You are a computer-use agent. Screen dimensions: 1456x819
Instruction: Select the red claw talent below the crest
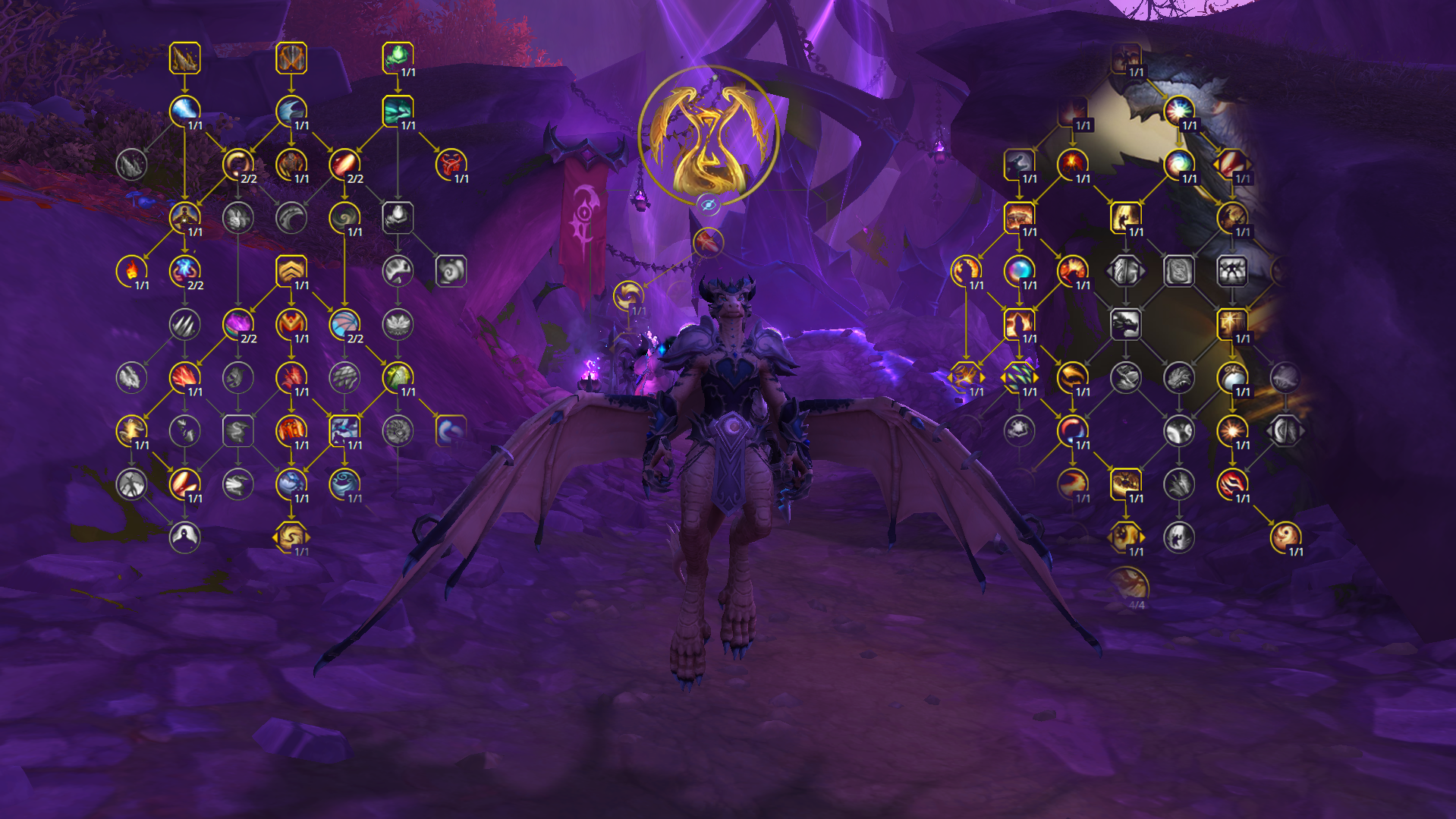(x=709, y=244)
